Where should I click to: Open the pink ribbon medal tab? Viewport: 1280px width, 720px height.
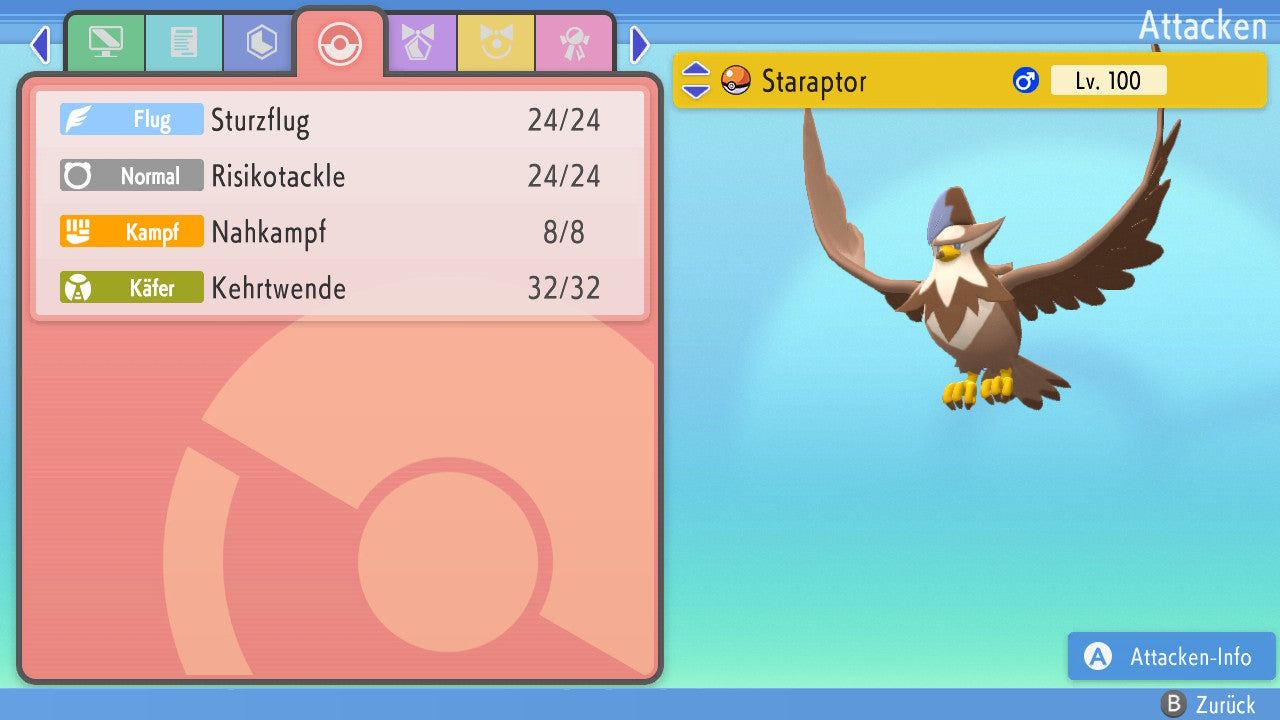tap(574, 43)
